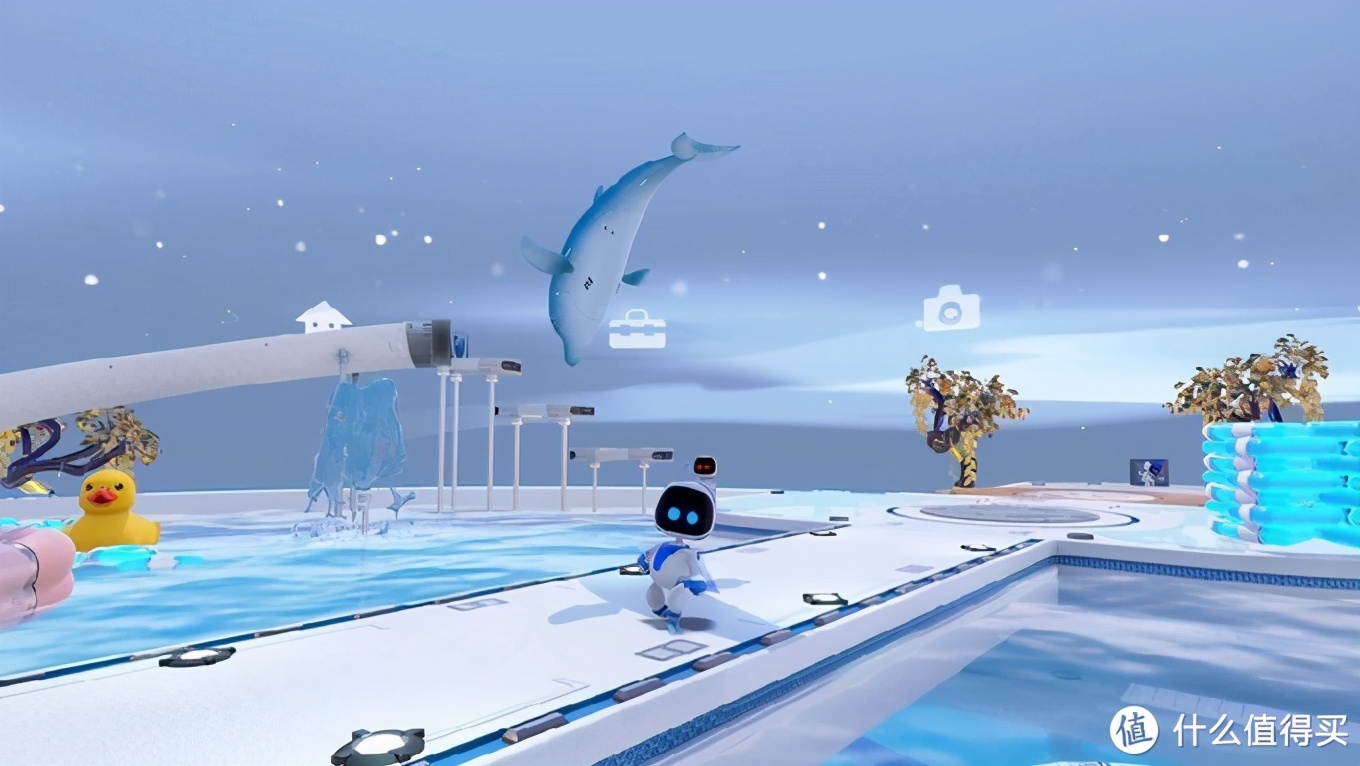This screenshot has width=1360, height=766.
Task: Select the floating house icon
Action: [323, 317]
